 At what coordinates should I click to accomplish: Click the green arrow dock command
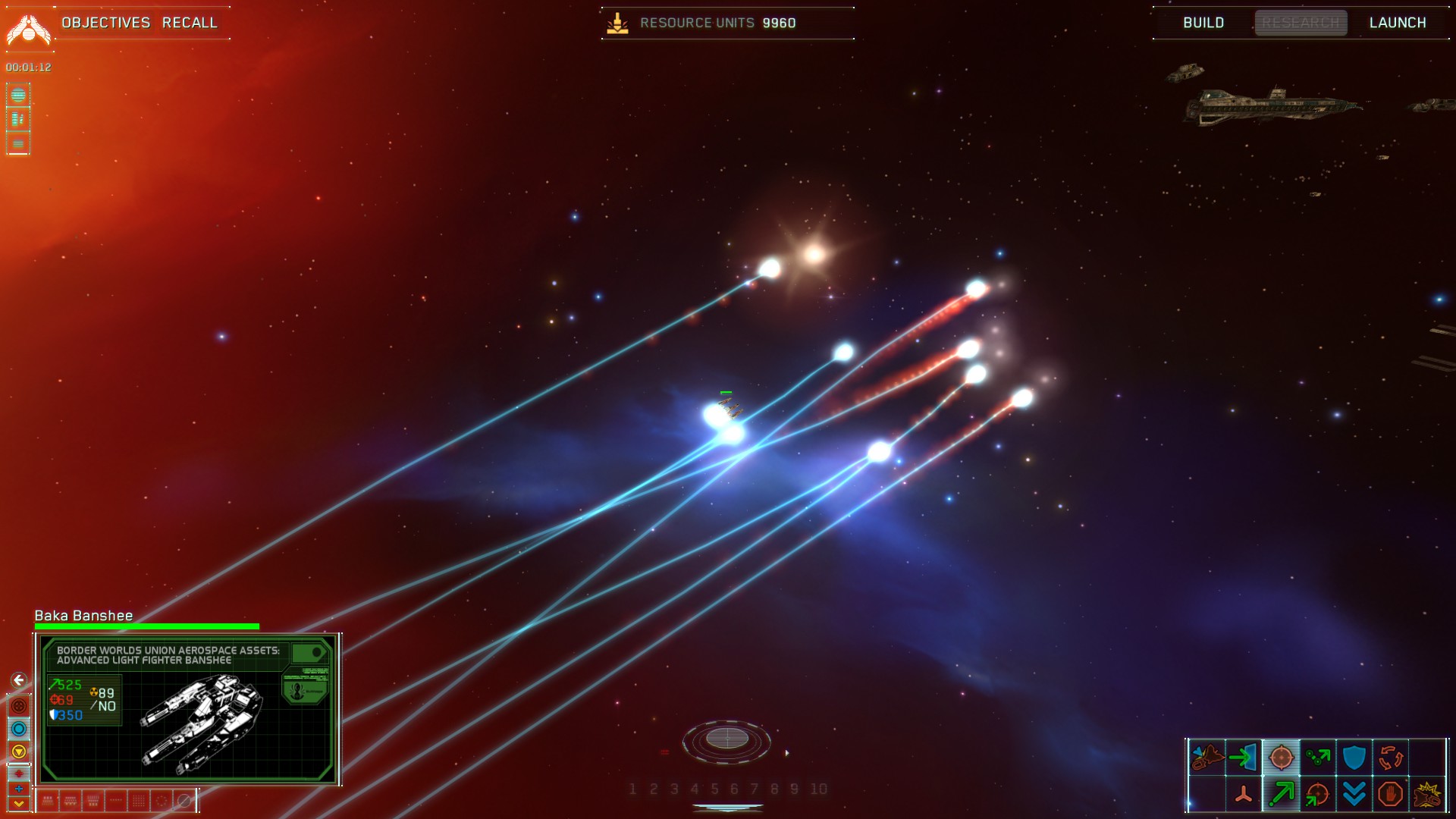coord(1244,757)
